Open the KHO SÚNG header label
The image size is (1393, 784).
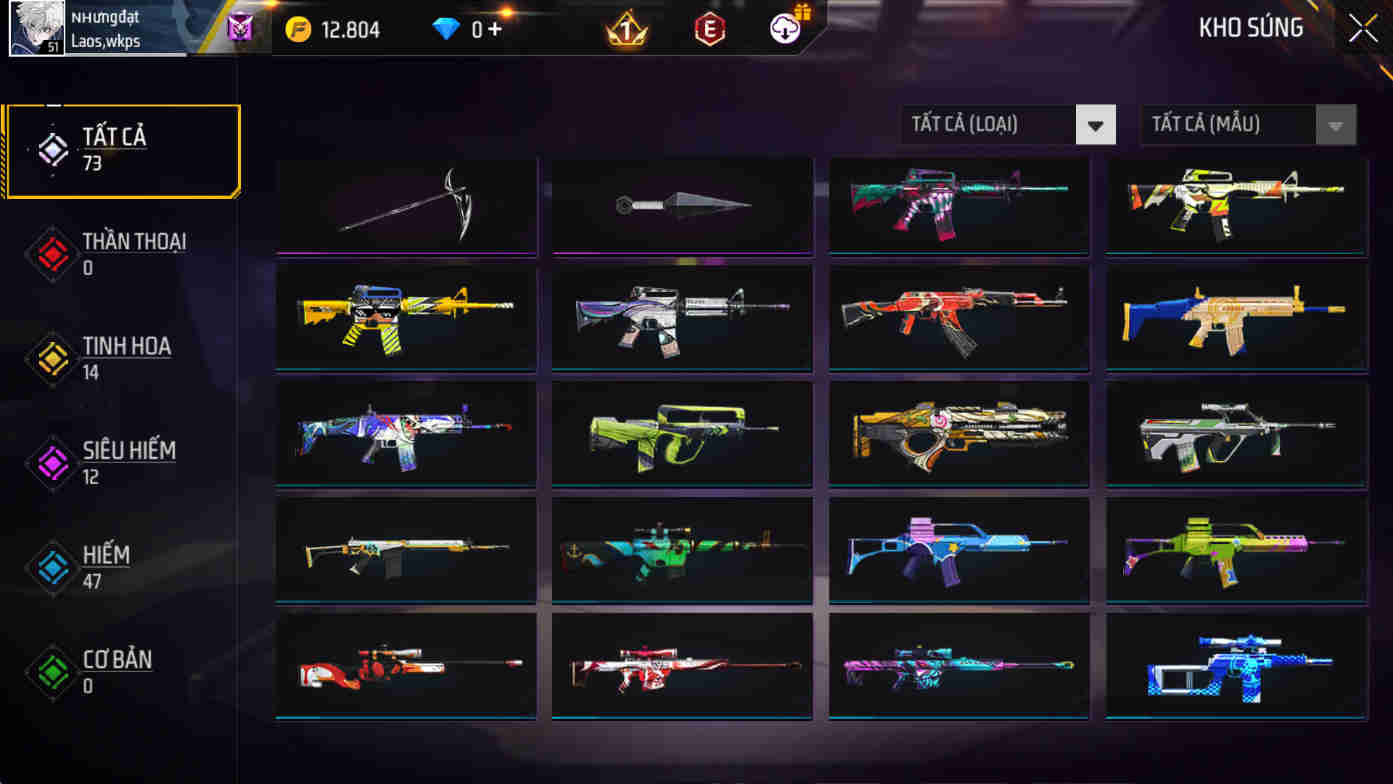point(1253,27)
